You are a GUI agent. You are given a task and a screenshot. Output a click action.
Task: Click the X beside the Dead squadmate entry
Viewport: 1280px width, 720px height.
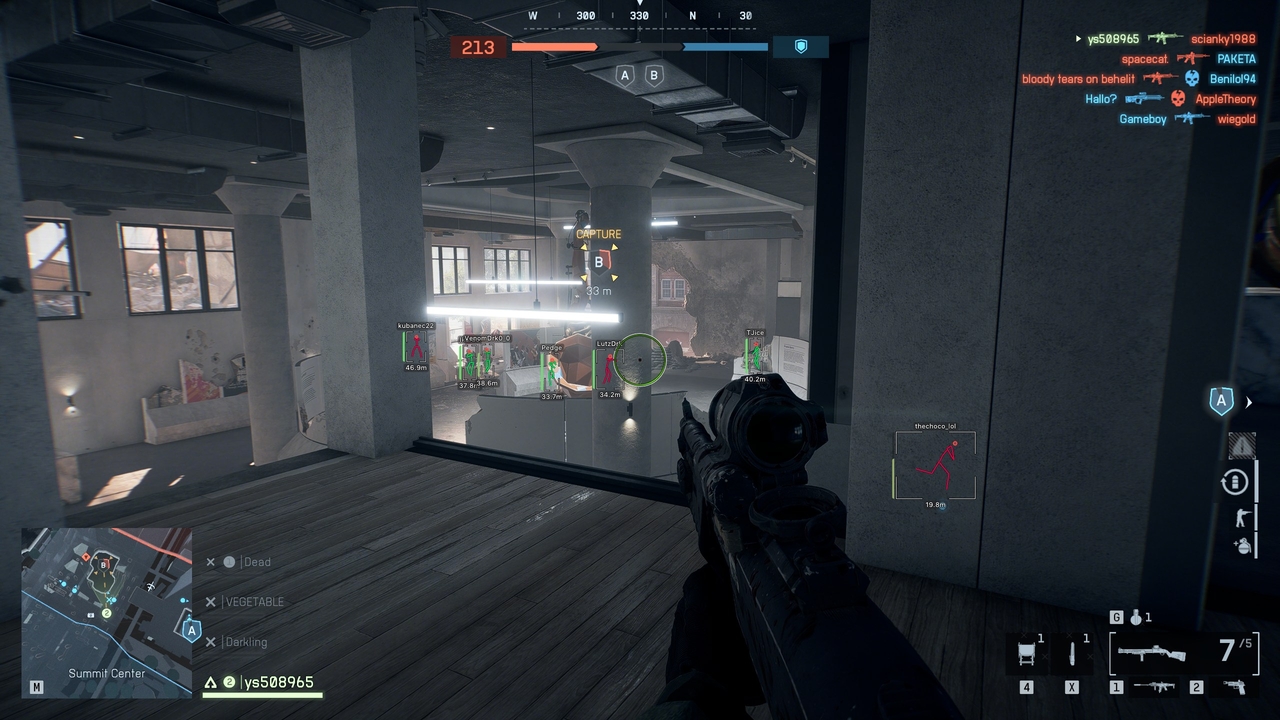click(210, 561)
